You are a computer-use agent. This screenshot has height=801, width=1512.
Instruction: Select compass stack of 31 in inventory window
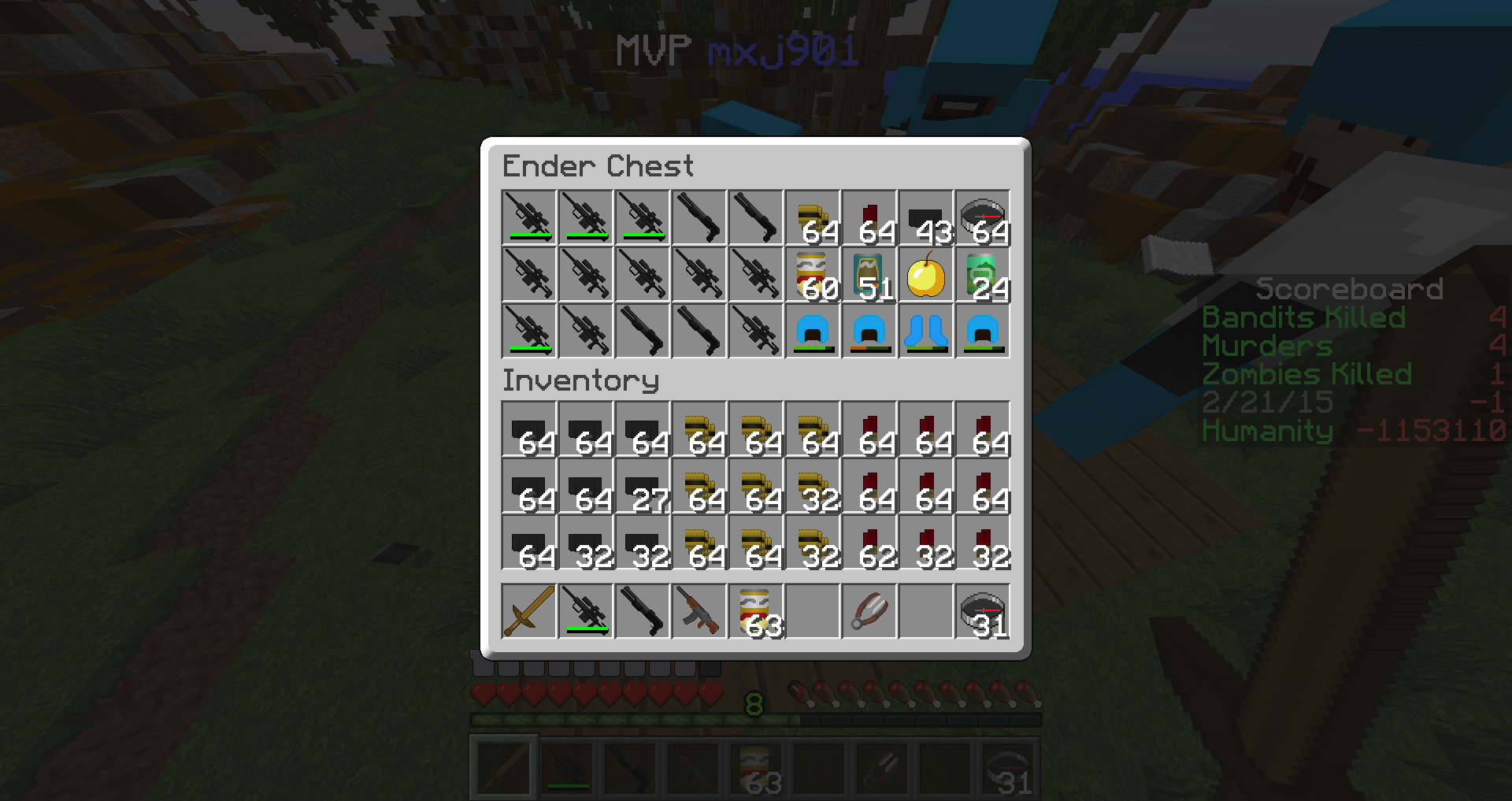(x=983, y=612)
